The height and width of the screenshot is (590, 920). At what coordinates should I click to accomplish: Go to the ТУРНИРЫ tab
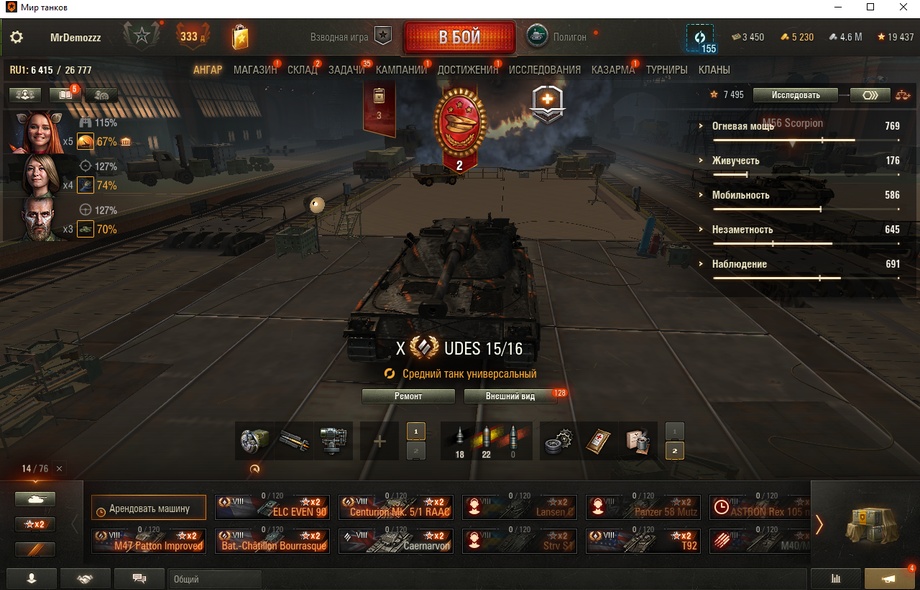coord(666,70)
